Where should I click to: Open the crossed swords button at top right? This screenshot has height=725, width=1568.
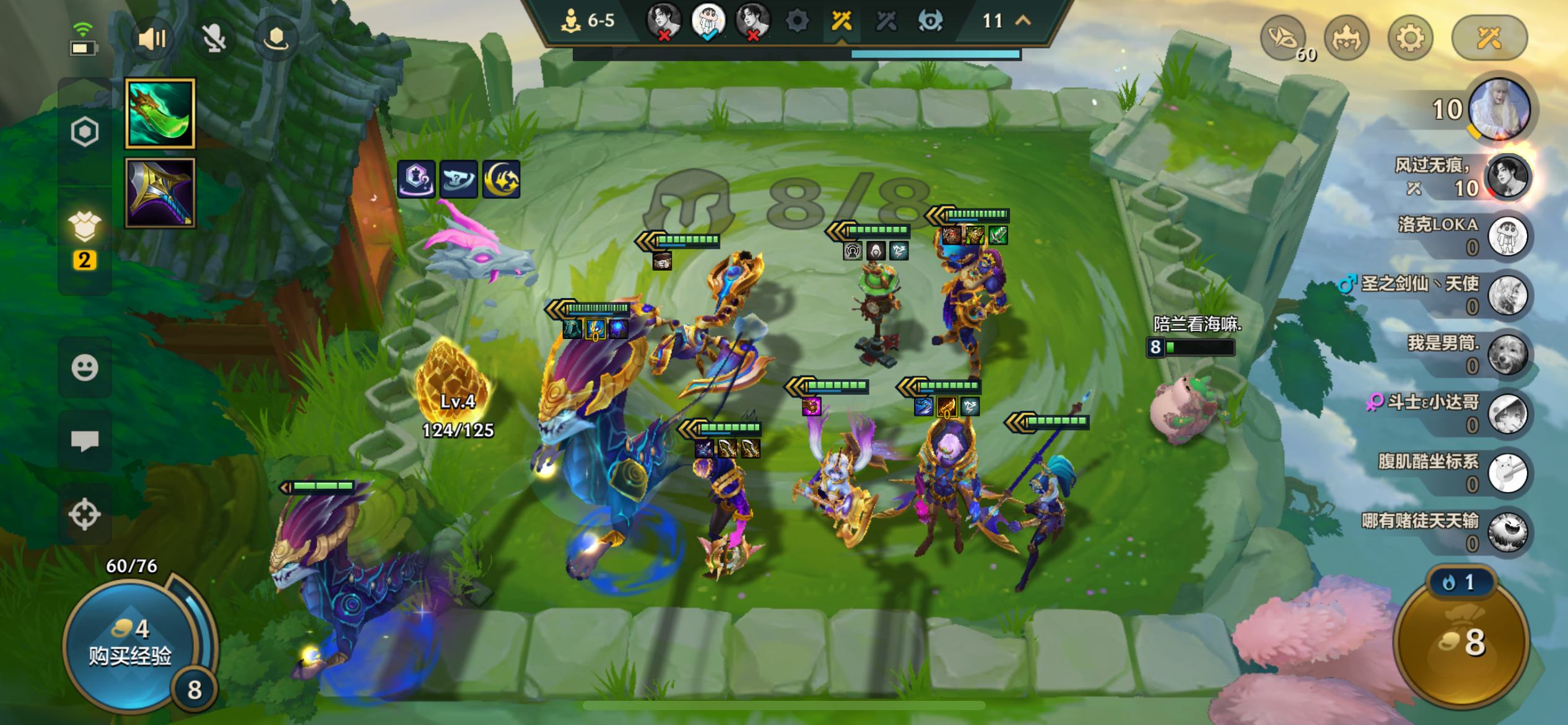pyautogui.click(x=1489, y=39)
